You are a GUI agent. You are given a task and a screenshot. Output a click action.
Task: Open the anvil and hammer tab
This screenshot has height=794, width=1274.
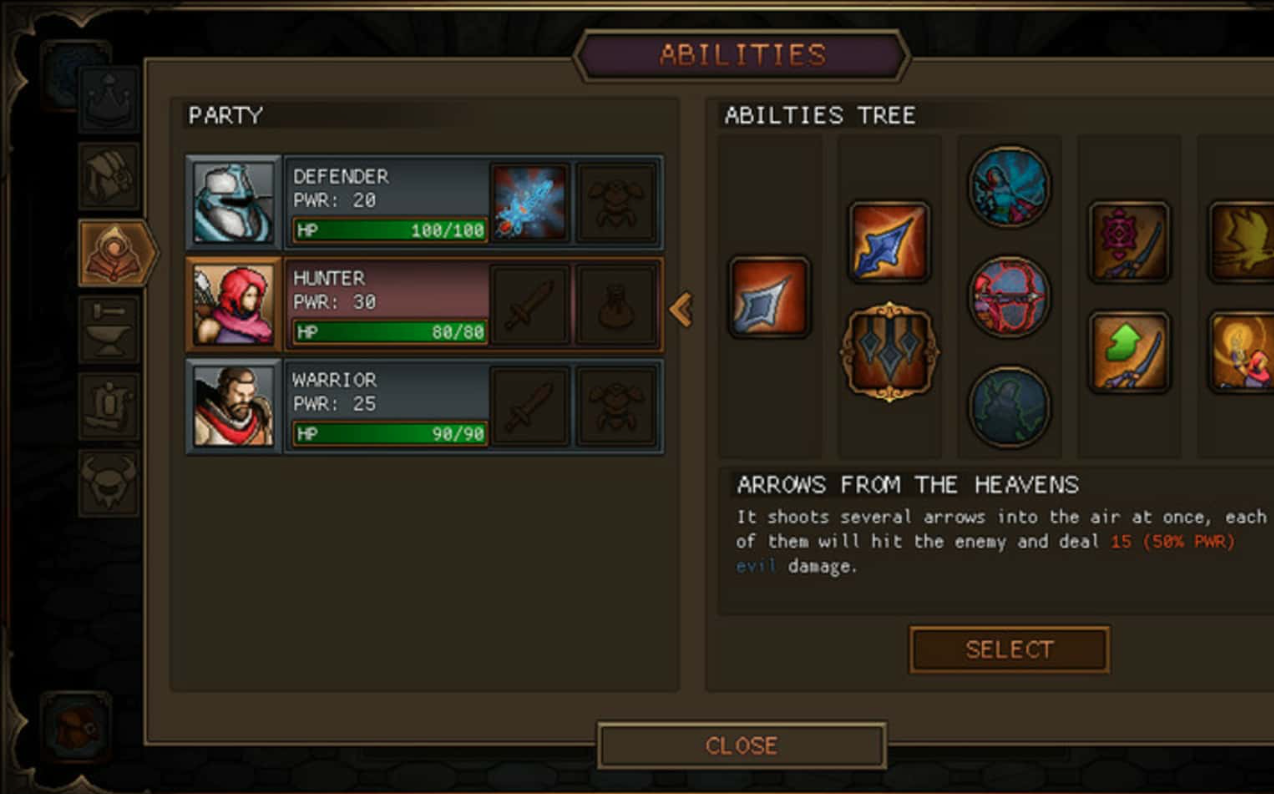pyautogui.click(x=109, y=328)
